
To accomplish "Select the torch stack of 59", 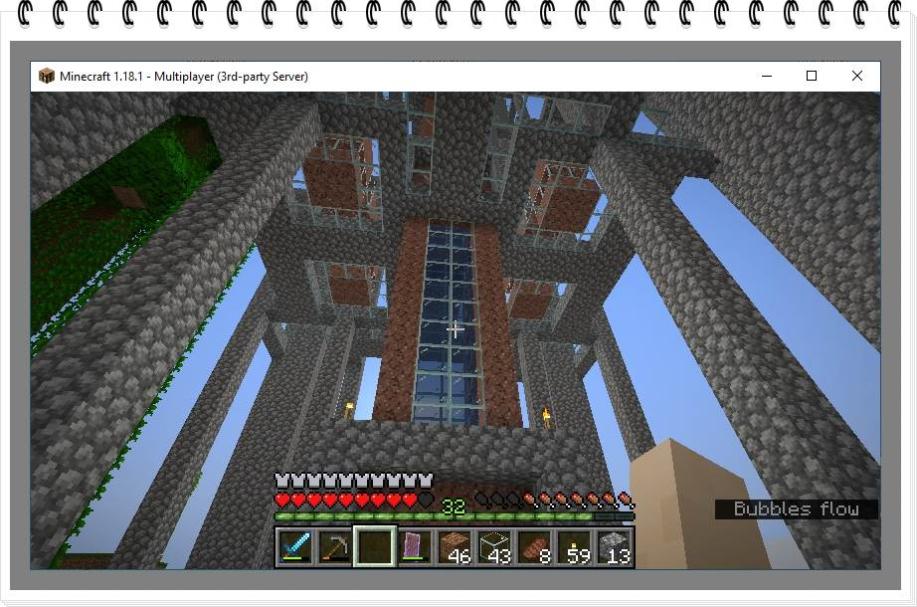I will point(575,547).
